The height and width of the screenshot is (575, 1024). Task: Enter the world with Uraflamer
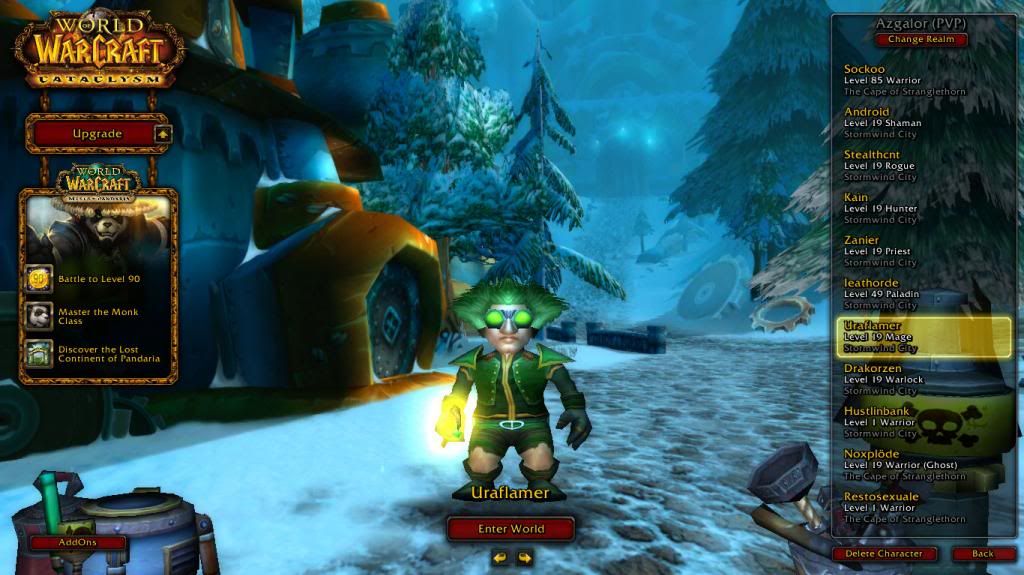coord(511,529)
